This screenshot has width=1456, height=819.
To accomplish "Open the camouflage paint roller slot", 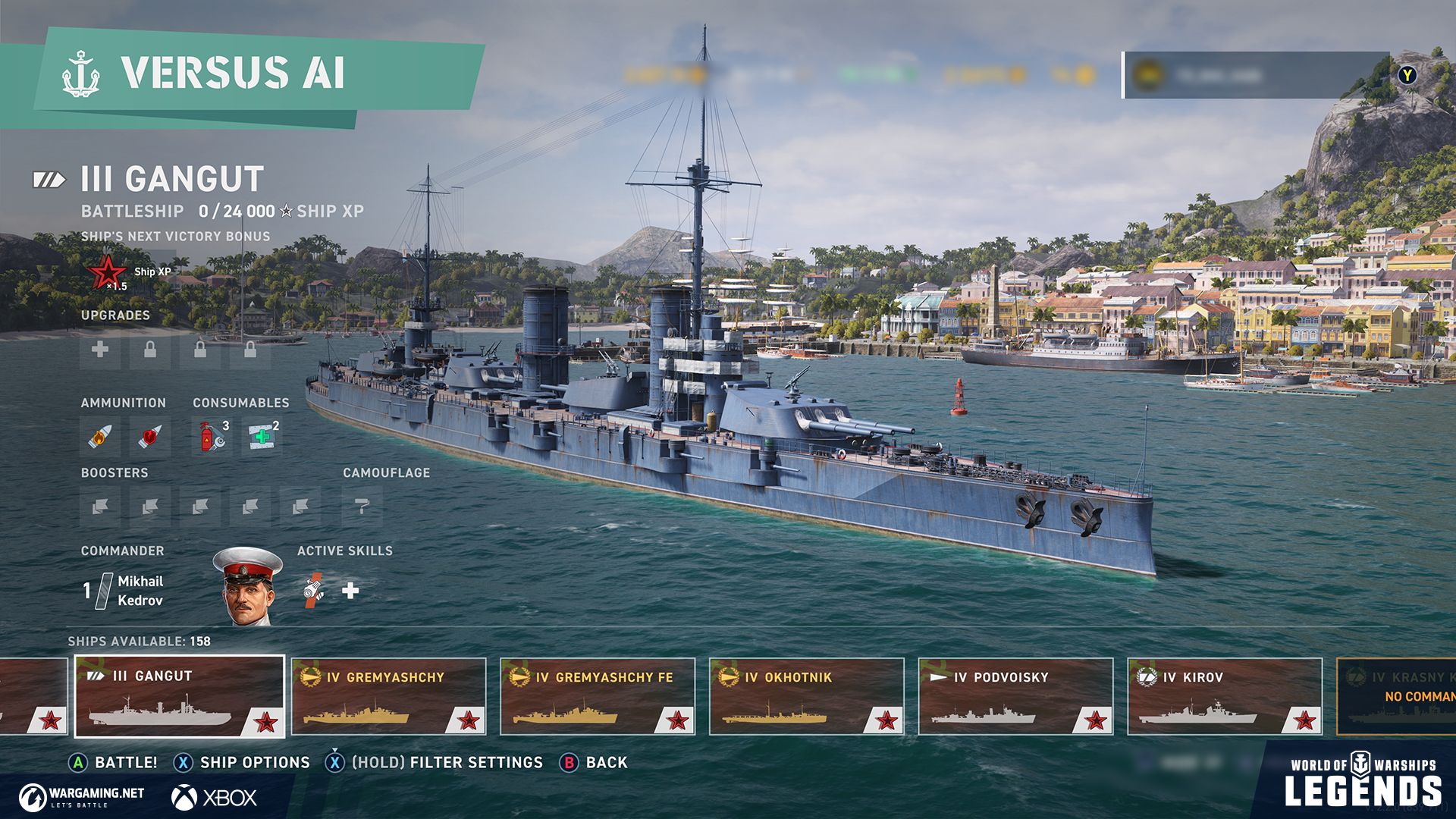I will 362,507.
